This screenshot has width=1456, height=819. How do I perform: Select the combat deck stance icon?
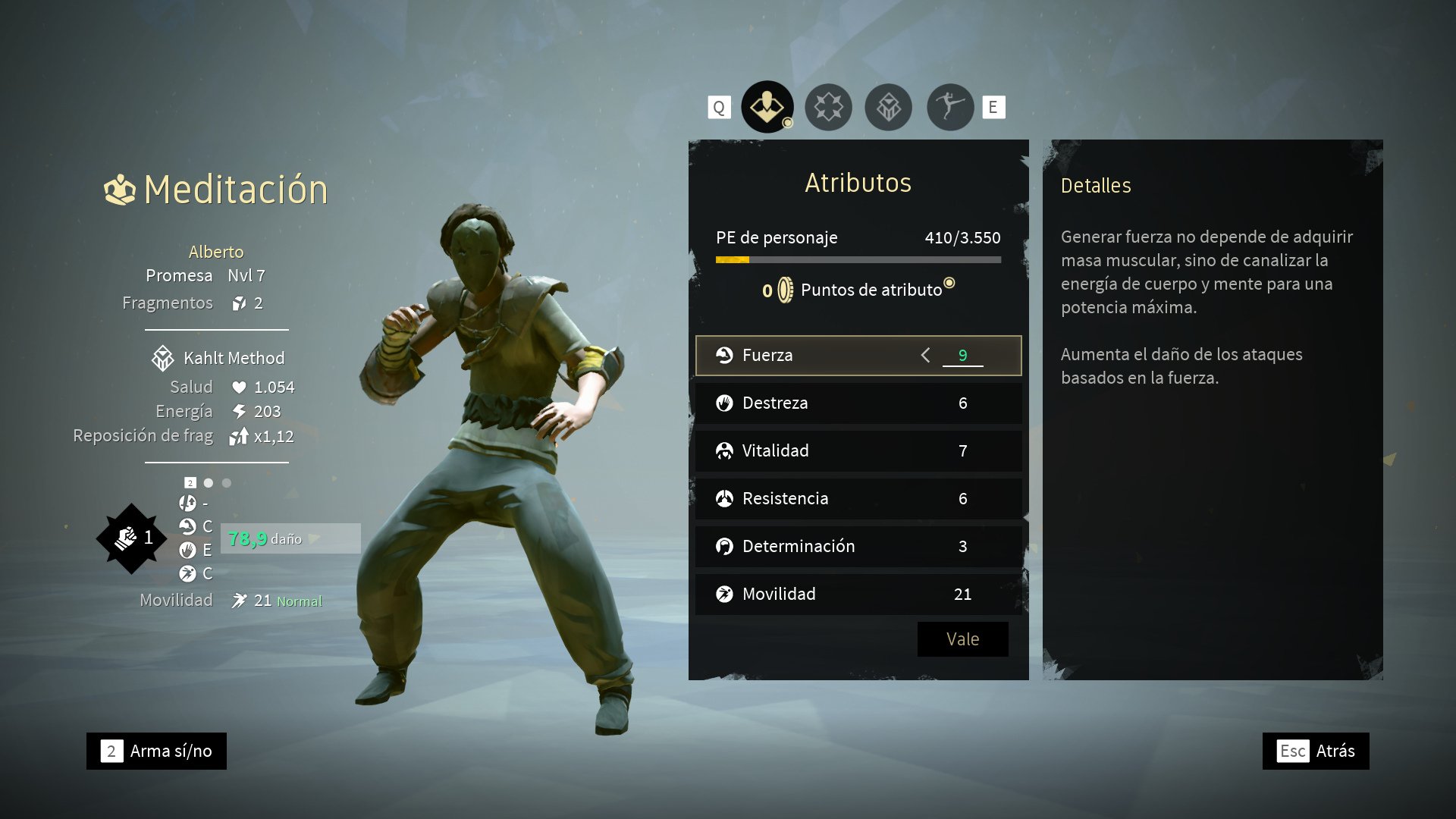coord(949,107)
